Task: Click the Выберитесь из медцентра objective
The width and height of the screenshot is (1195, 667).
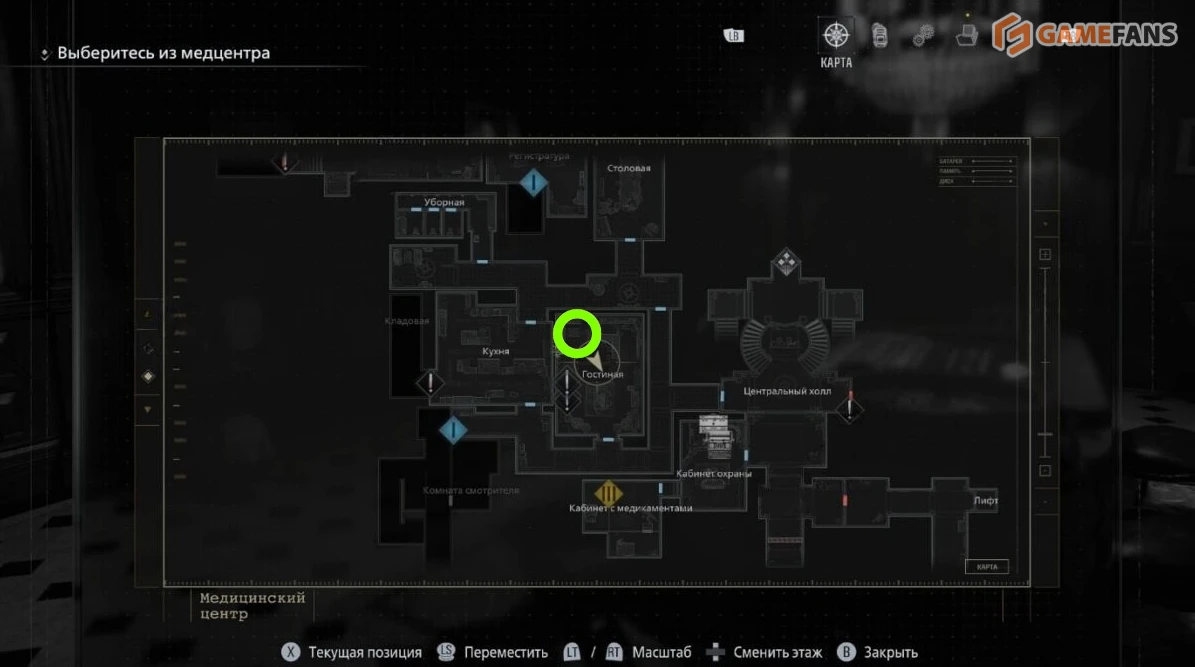Action: click(x=163, y=53)
